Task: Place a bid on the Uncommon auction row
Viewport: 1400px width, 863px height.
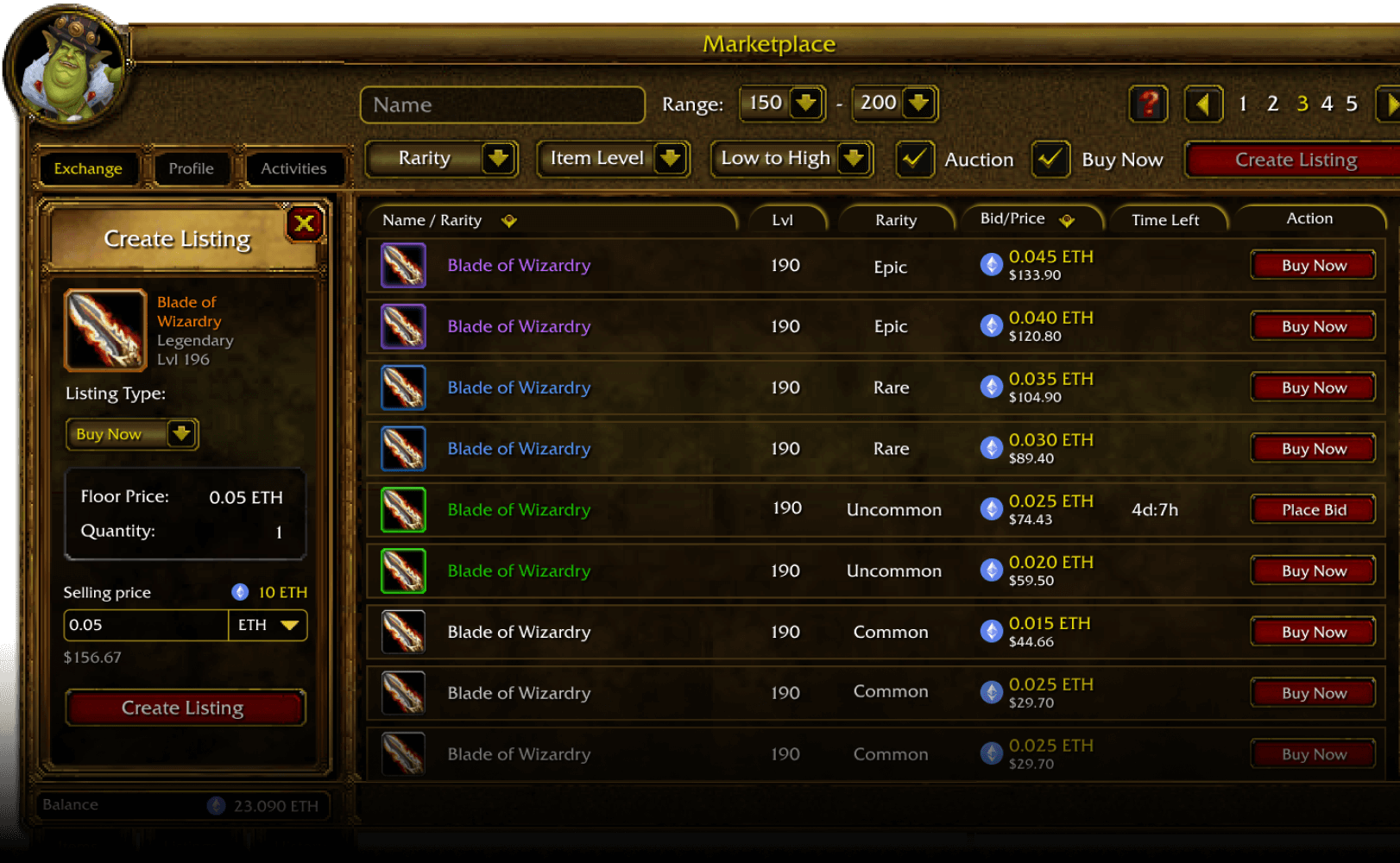Action: (x=1312, y=509)
